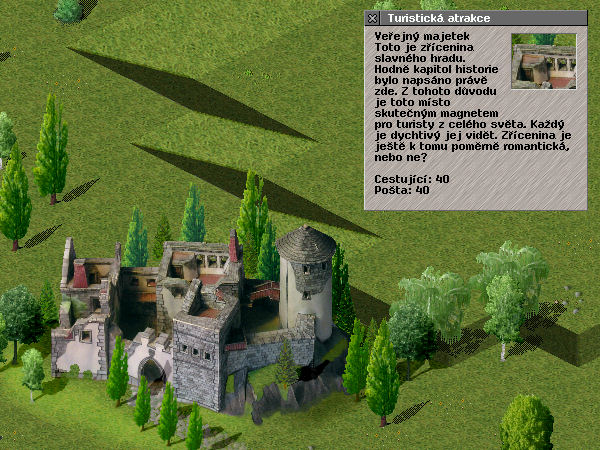This screenshot has height=450, width=600.
Task: Click the castle ruin preview thumbnail
Action: pos(543,61)
